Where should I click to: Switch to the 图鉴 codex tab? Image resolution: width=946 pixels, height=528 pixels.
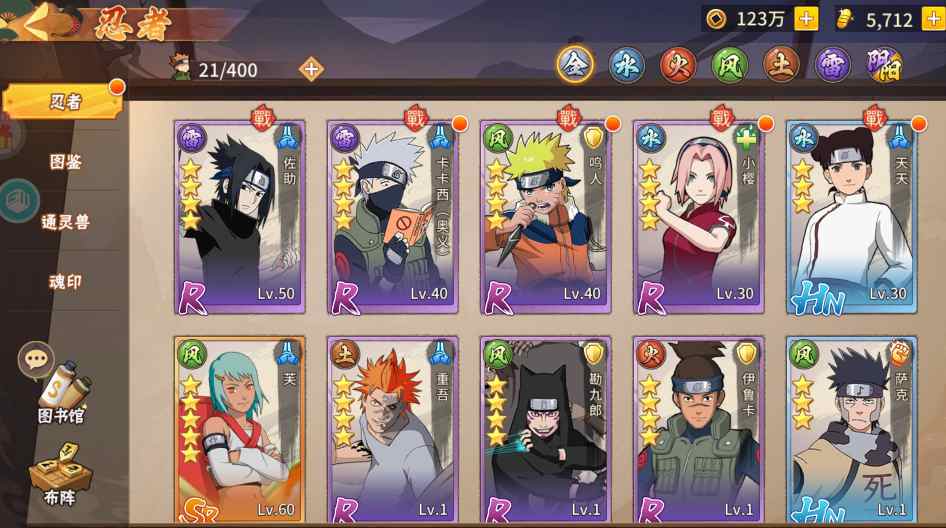coord(66,161)
